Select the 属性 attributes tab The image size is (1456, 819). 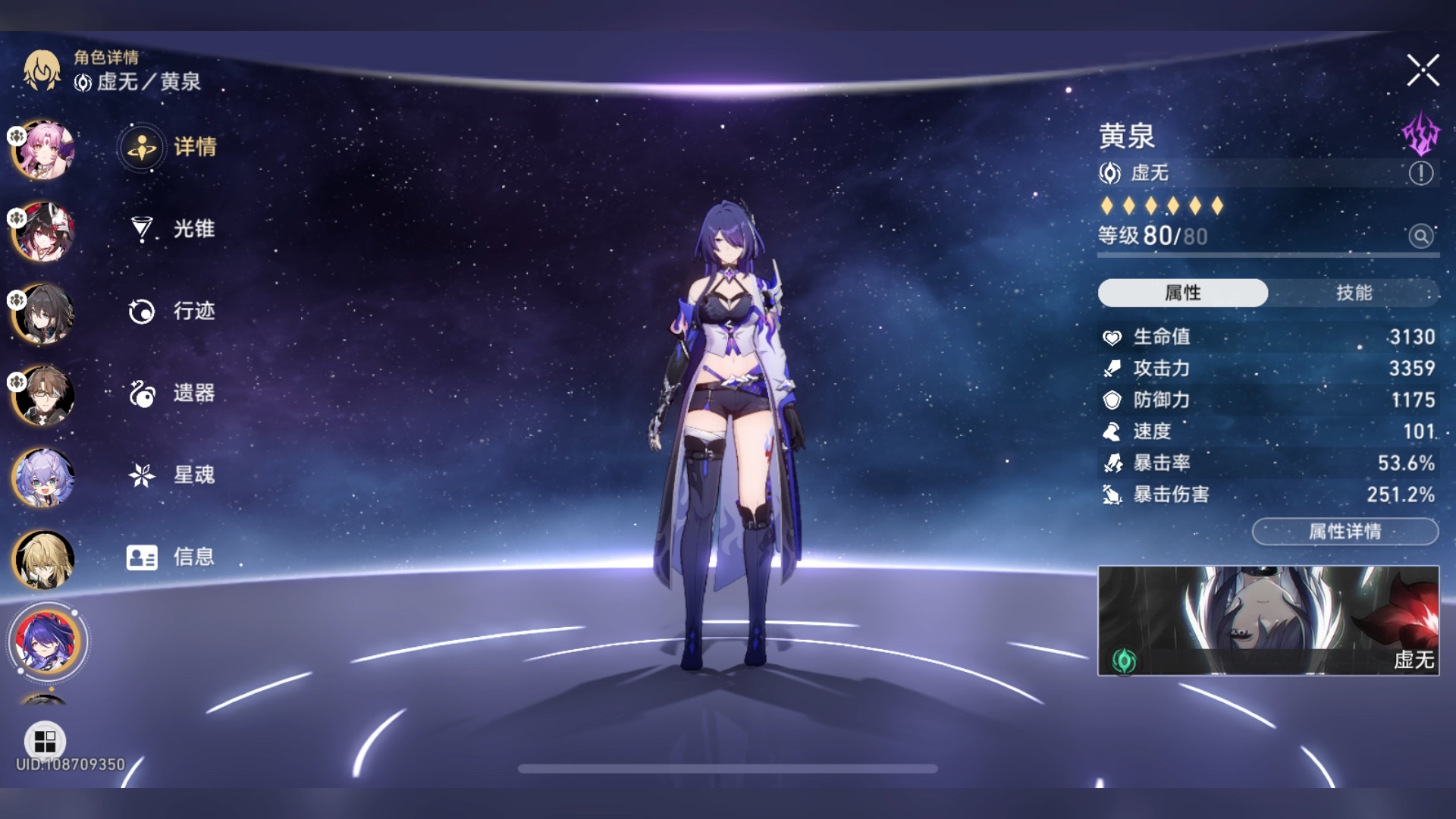[1182, 293]
